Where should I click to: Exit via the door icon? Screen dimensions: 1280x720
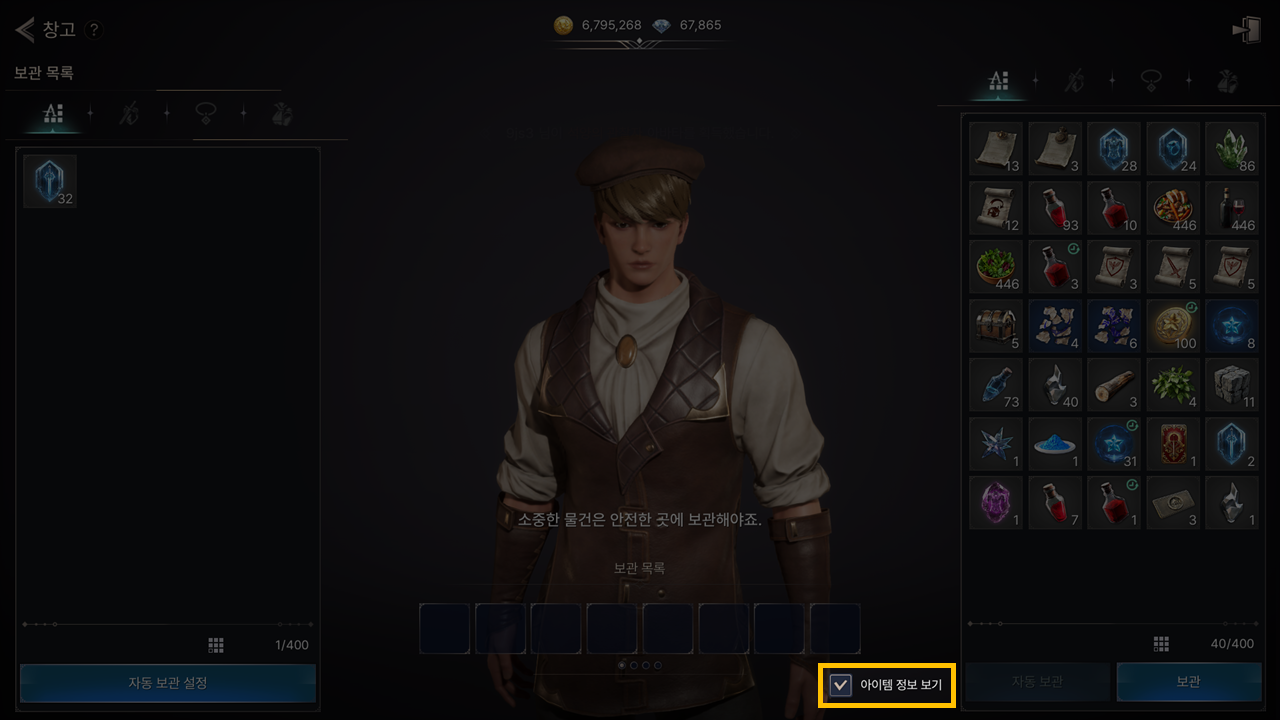1246,30
